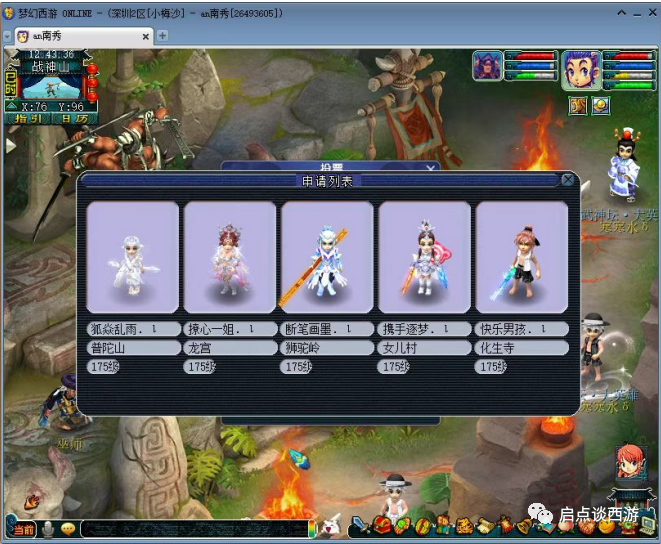This screenshot has height=544, width=661.
Task: Select the 女儿村 applicant 携手逐梦
Action: click(424, 258)
